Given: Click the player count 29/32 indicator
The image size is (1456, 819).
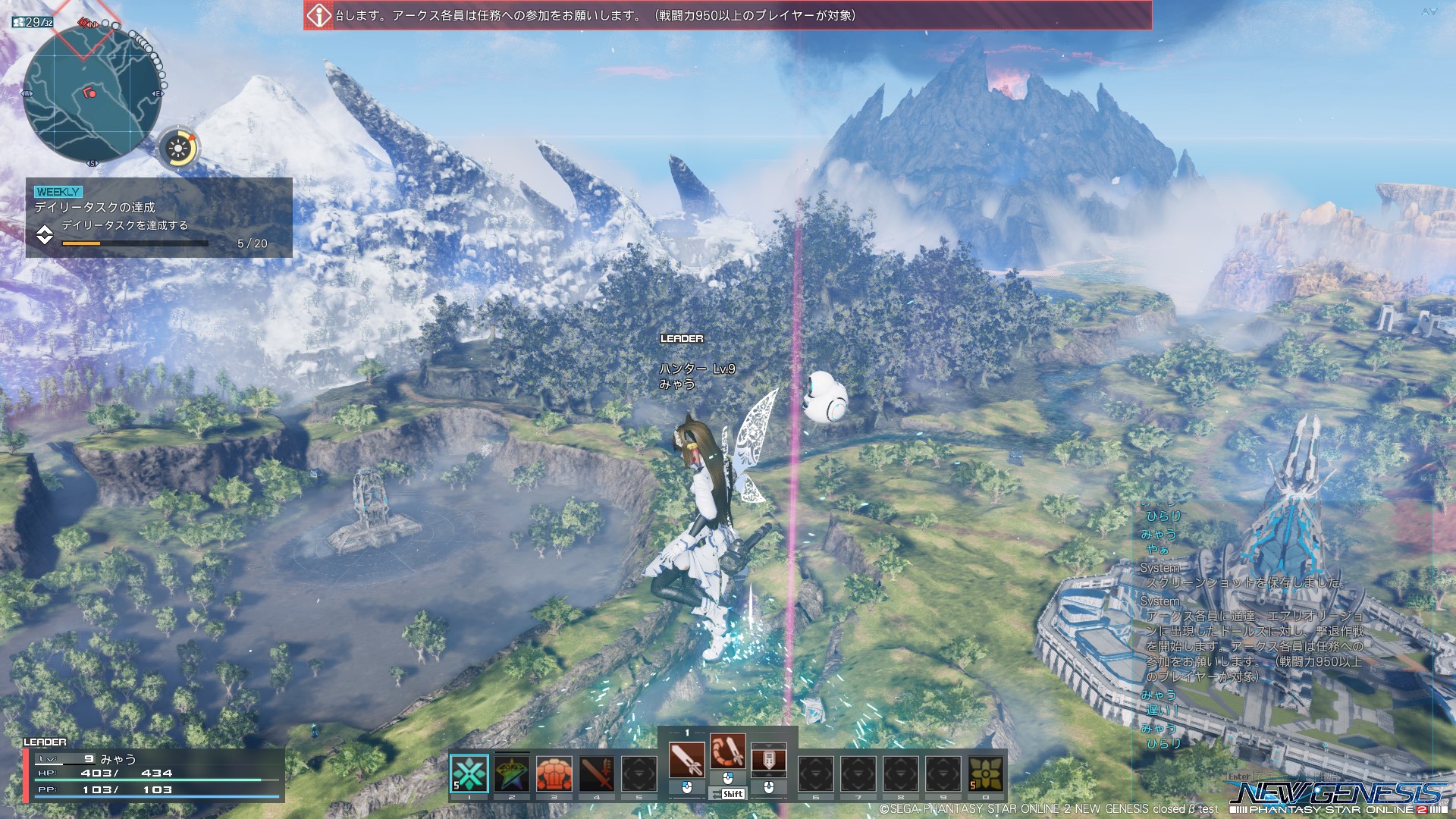Looking at the screenshot, I should coord(33,22).
